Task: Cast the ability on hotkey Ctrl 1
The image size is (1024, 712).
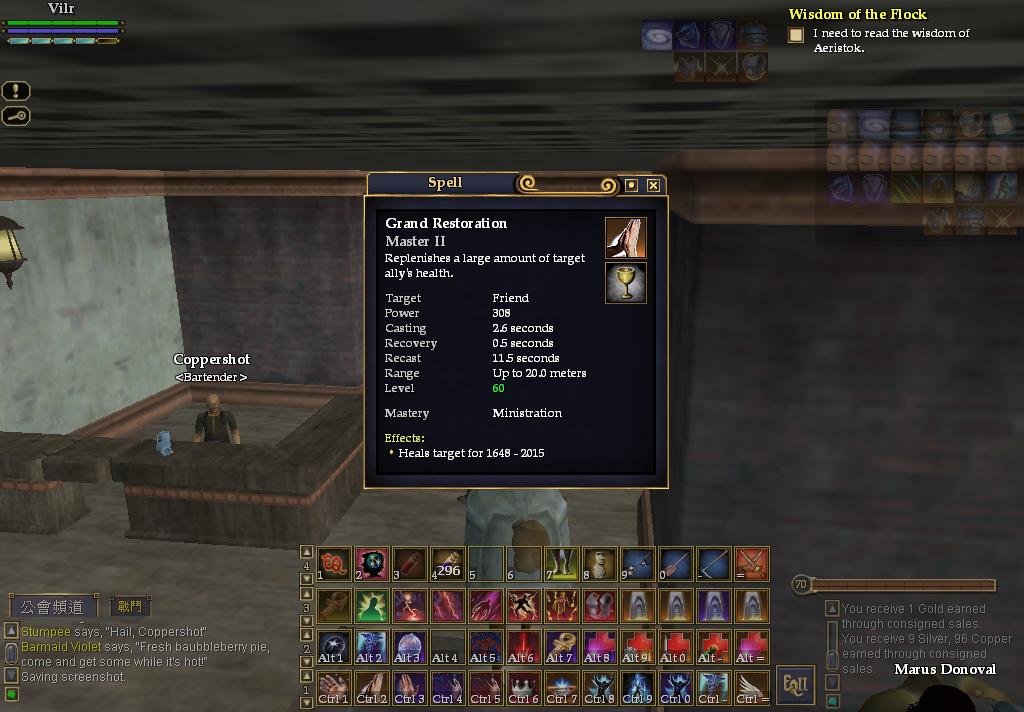Action: pyautogui.click(x=333, y=687)
